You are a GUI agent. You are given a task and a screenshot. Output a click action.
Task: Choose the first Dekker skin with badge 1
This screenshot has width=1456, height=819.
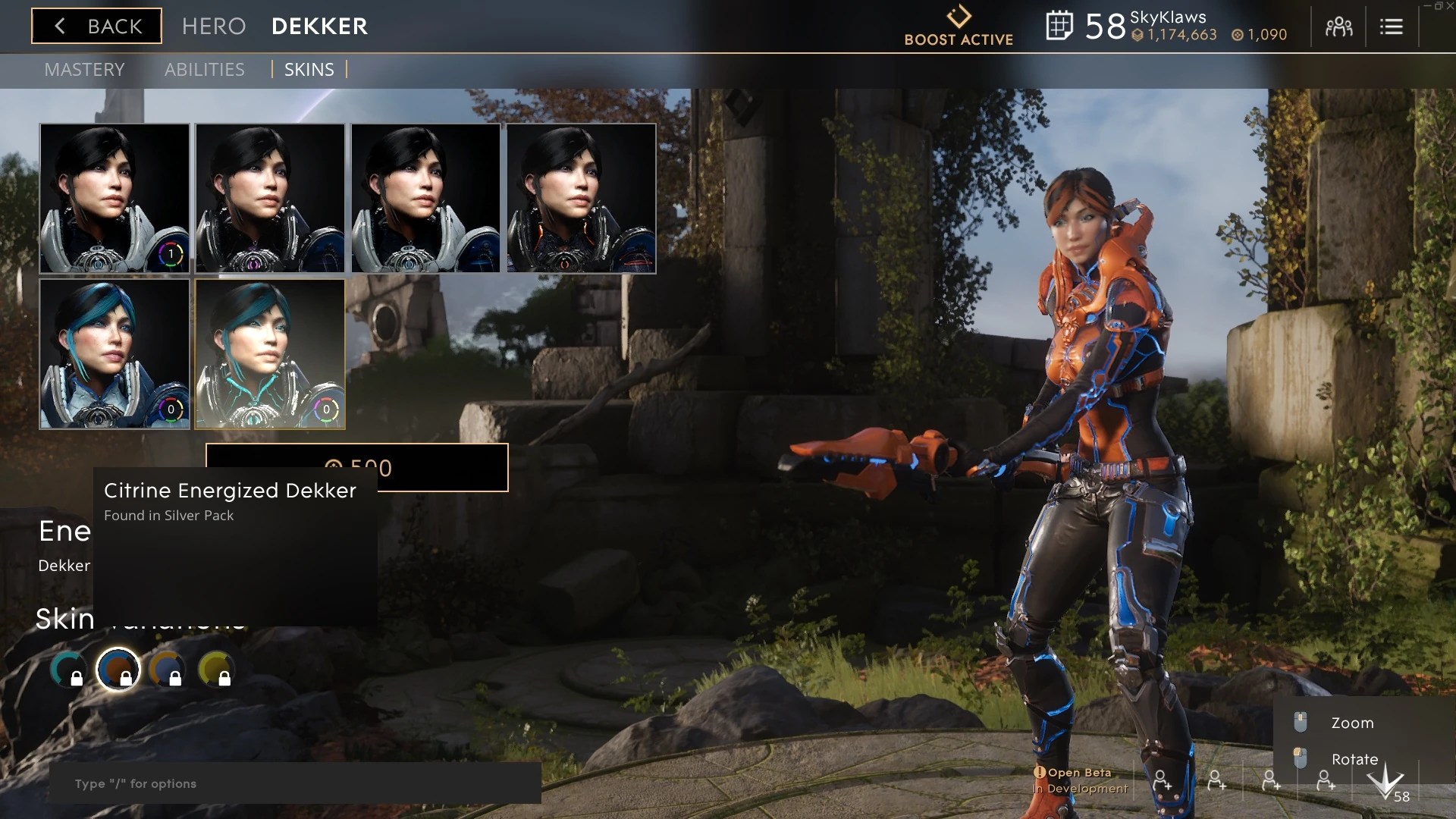[x=115, y=198]
